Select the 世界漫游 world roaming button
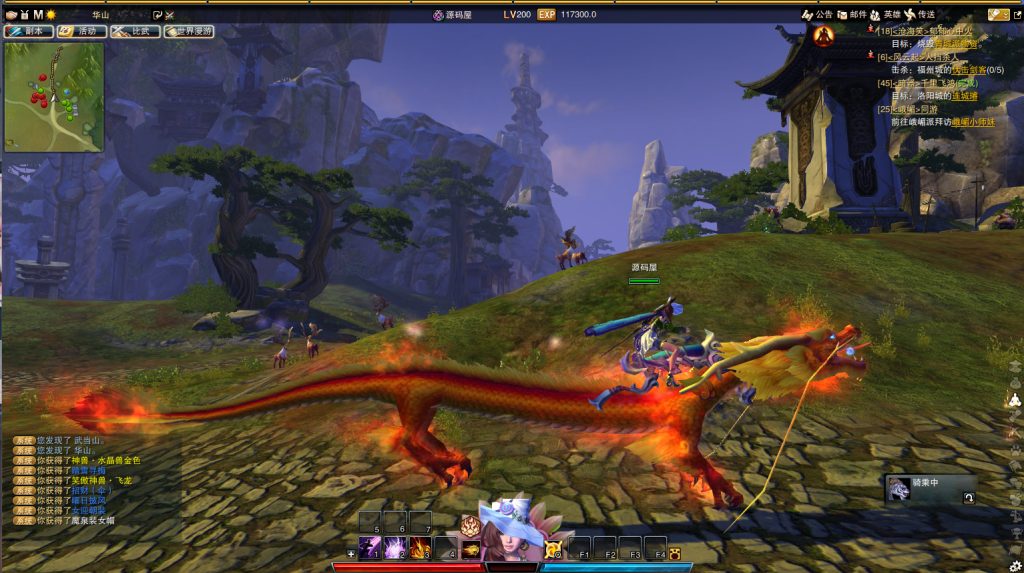The height and width of the screenshot is (573, 1024). point(189,31)
